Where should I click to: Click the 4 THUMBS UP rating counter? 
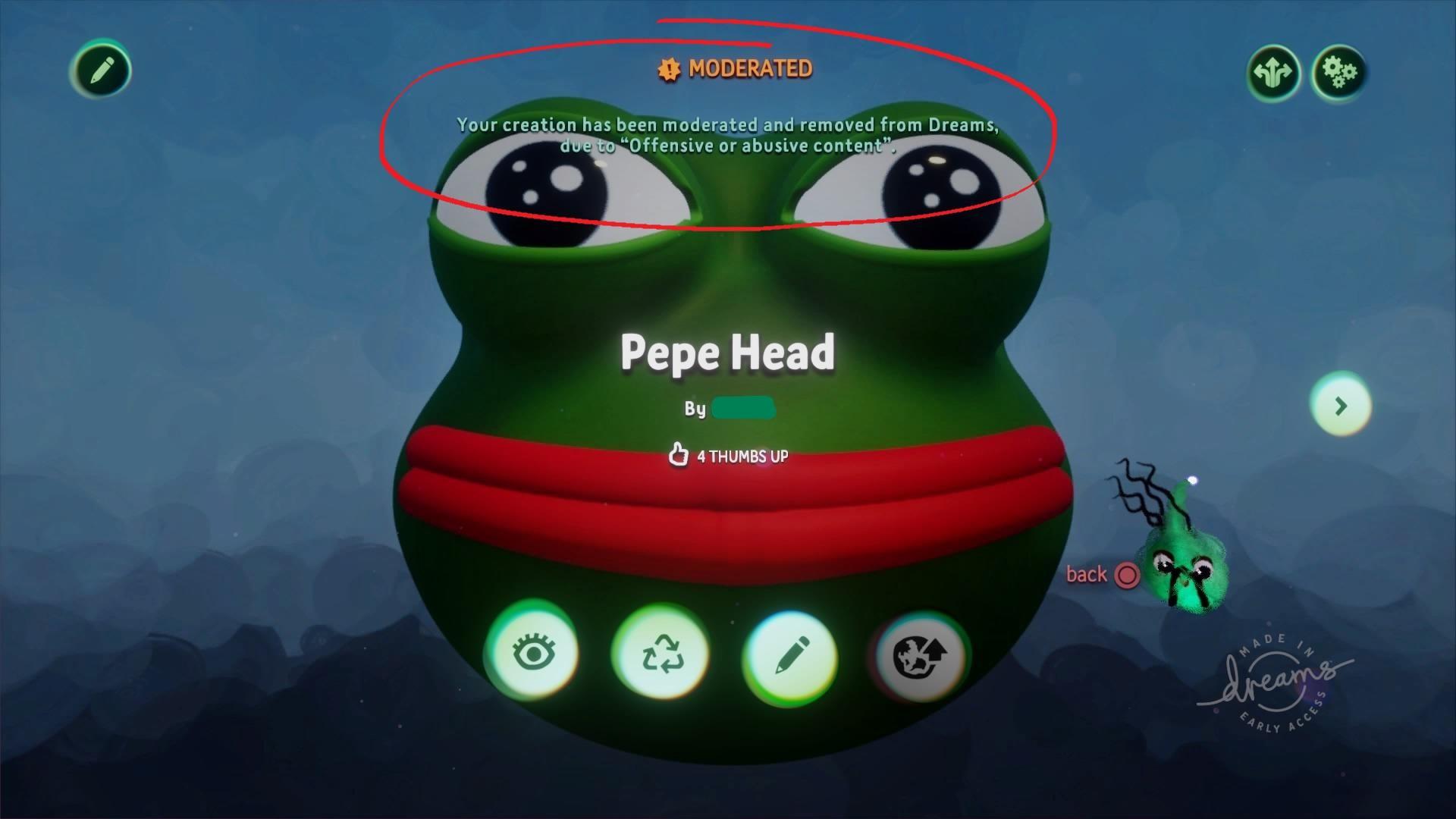[742, 457]
